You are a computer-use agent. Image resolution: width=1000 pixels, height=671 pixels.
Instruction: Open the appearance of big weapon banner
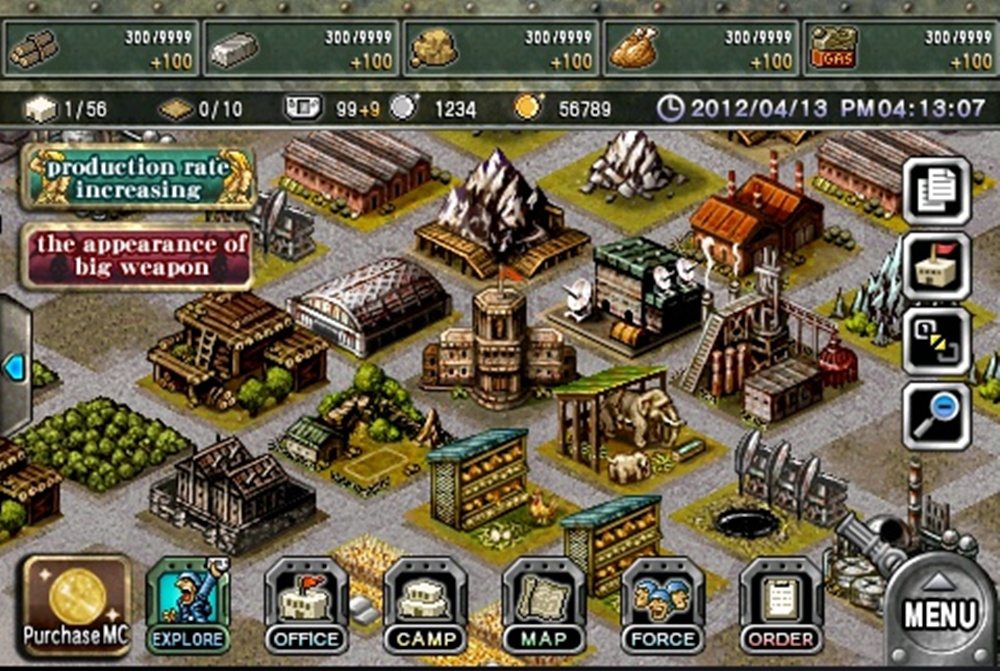pos(138,256)
